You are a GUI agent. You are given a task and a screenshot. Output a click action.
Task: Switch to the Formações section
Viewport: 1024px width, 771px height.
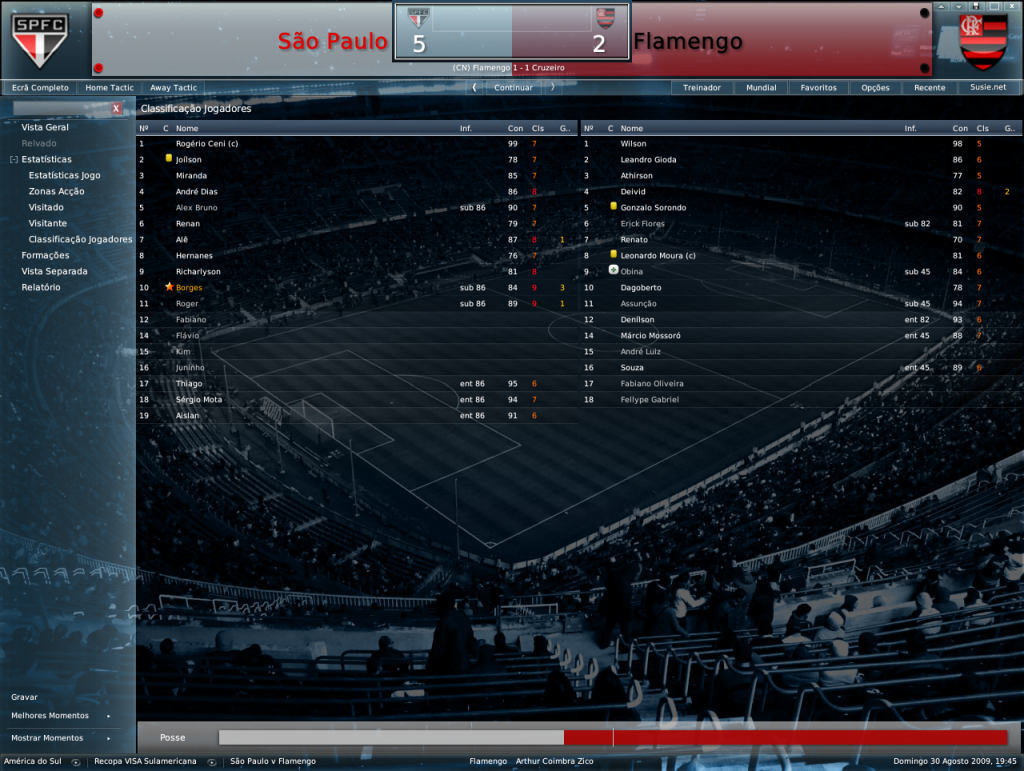(x=45, y=255)
